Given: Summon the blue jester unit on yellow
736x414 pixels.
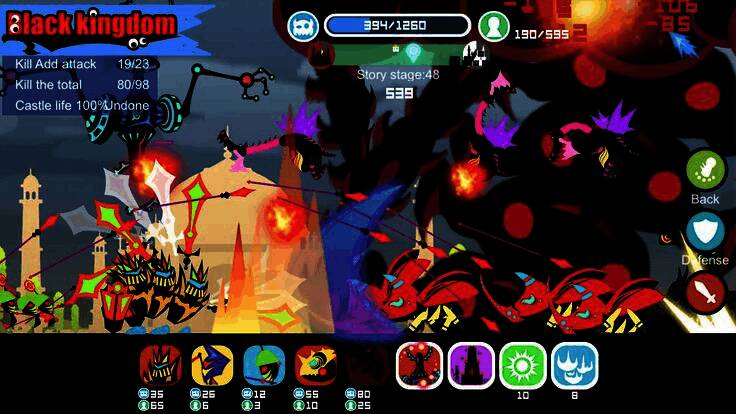Looking at the screenshot, I should pyautogui.click(x=212, y=365).
